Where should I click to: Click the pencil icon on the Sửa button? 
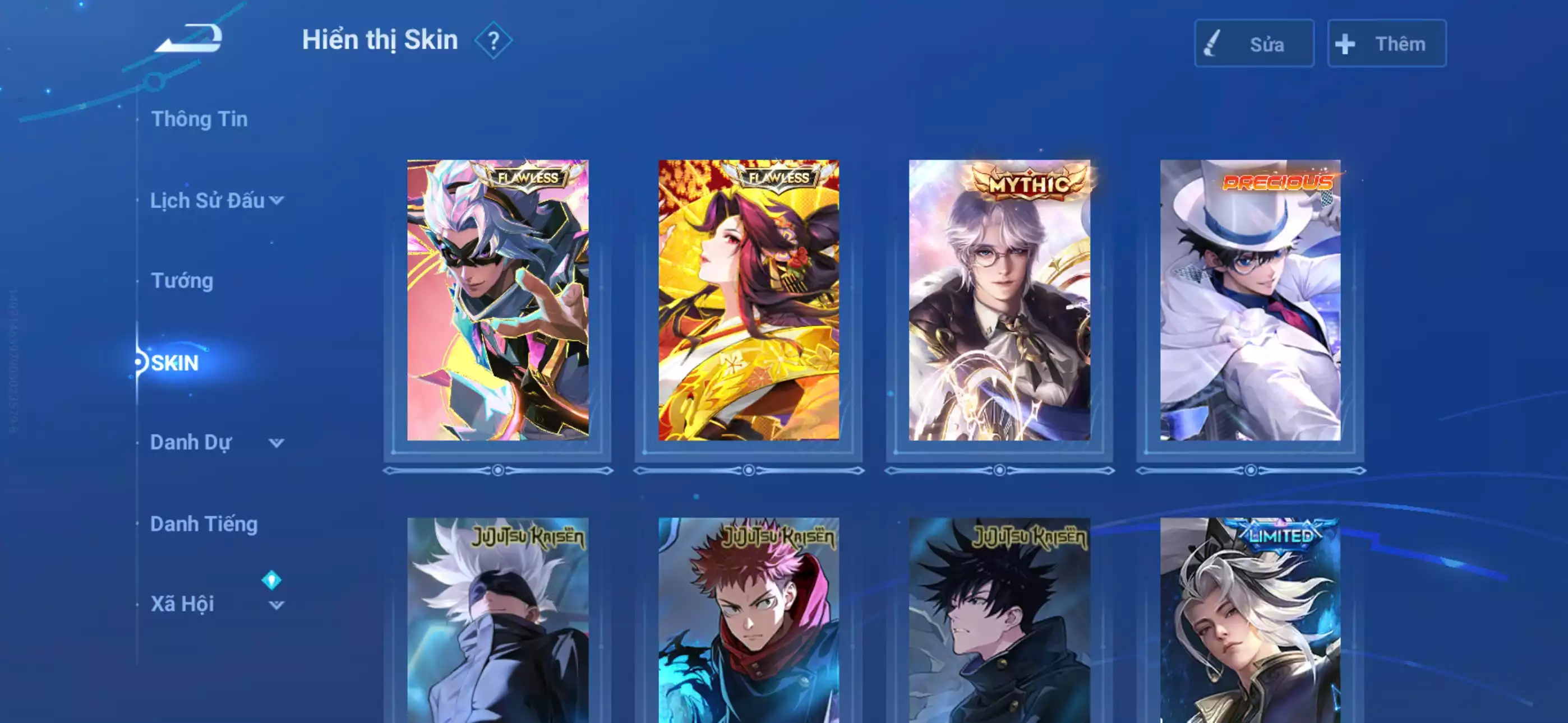pyautogui.click(x=1211, y=43)
